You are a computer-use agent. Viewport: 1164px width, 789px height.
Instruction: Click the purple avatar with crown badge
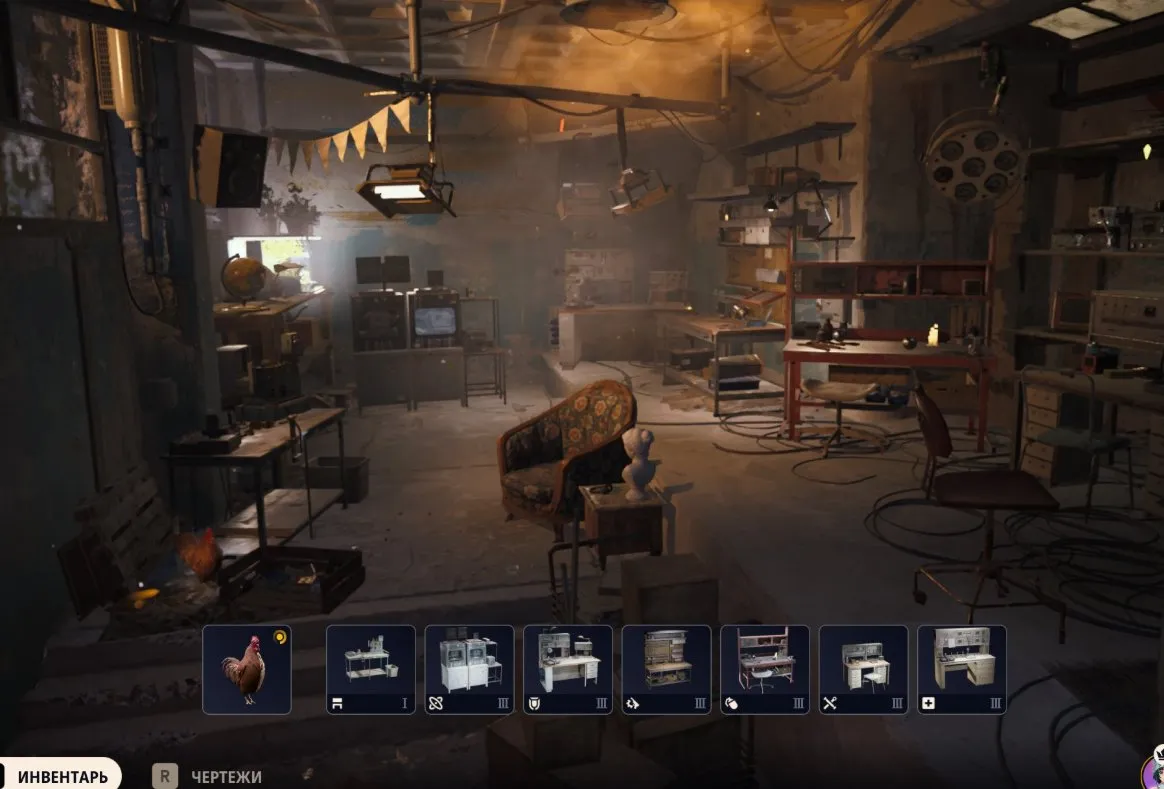[x=1153, y=772]
